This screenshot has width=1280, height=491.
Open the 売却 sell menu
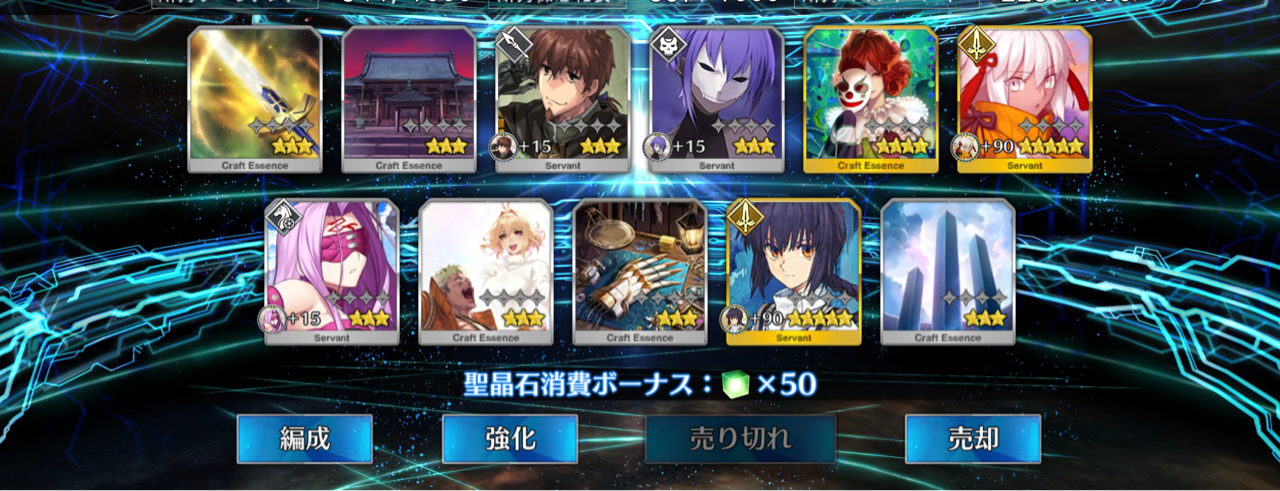tap(972, 439)
